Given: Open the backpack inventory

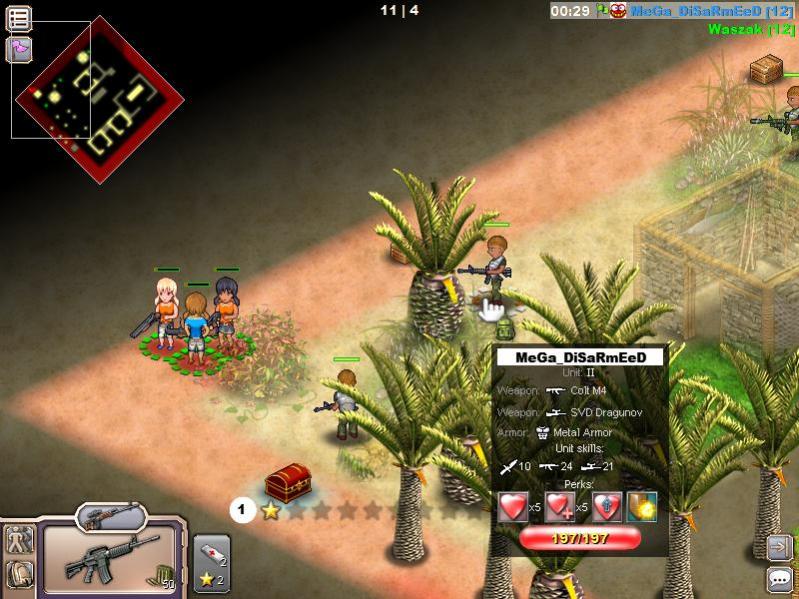Looking at the screenshot, I should (x=18, y=574).
